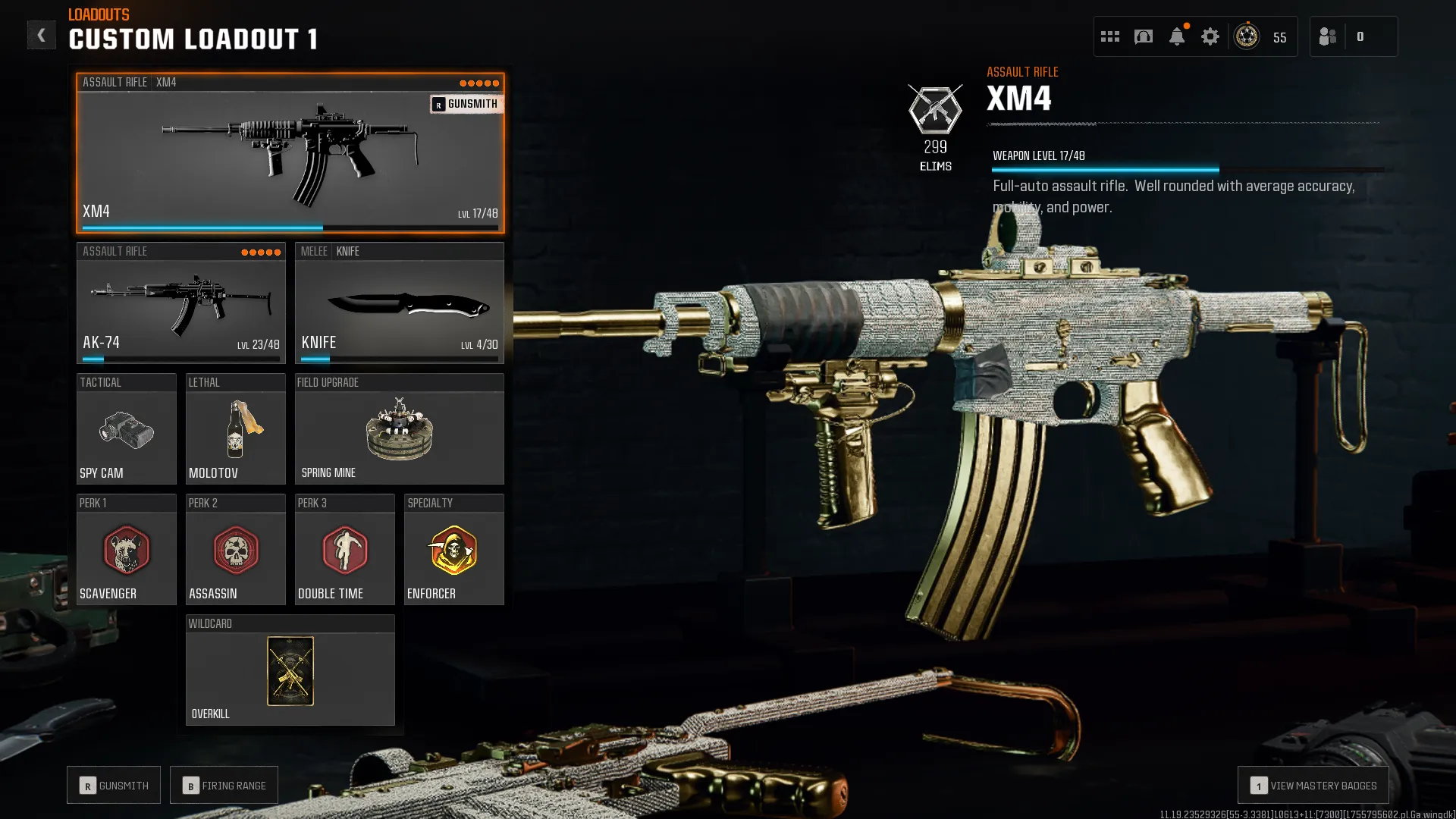Select the Overkill wildcard card

pyautogui.click(x=290, y=671)
